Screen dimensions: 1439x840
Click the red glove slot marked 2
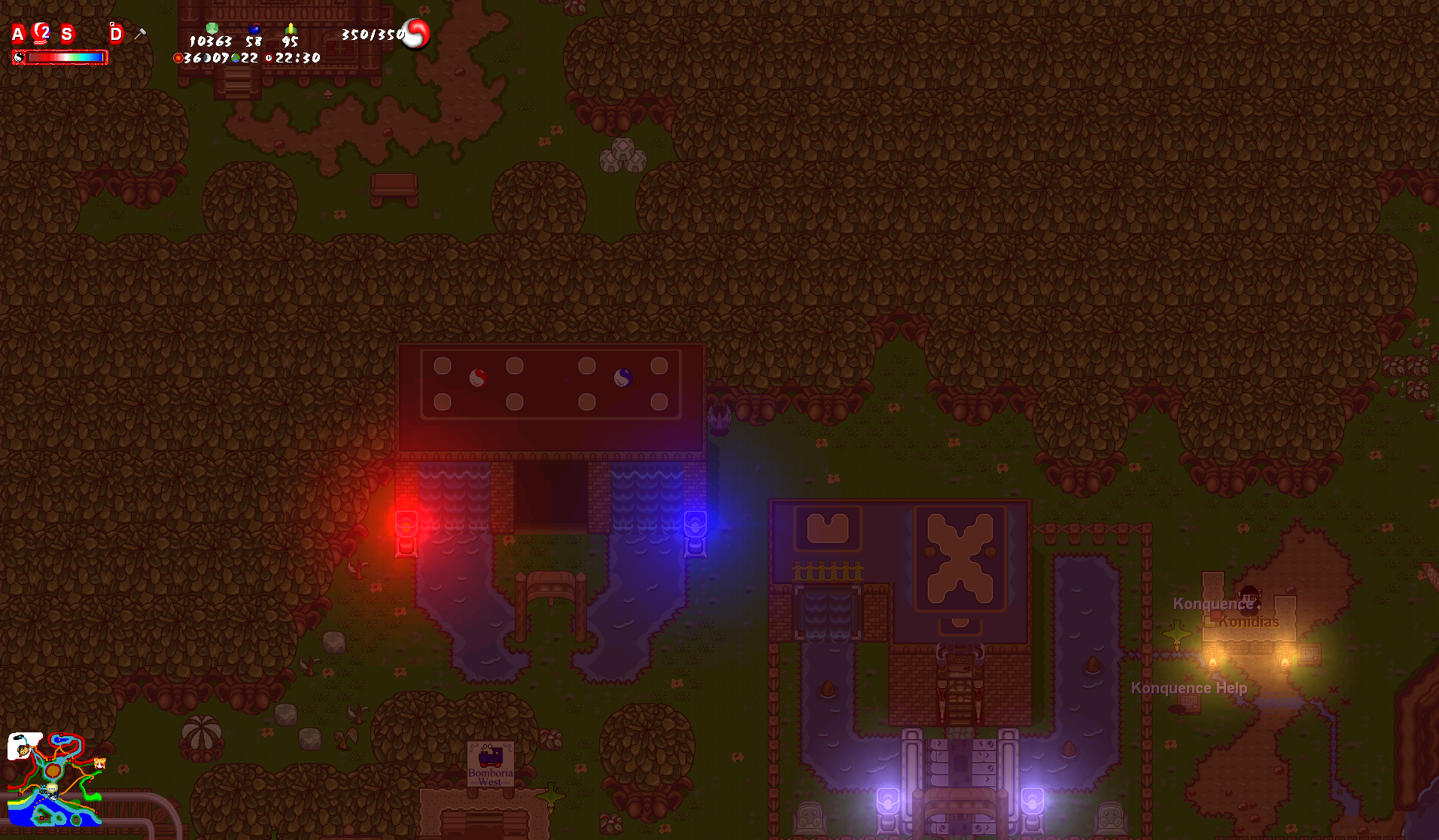point(42,33)
